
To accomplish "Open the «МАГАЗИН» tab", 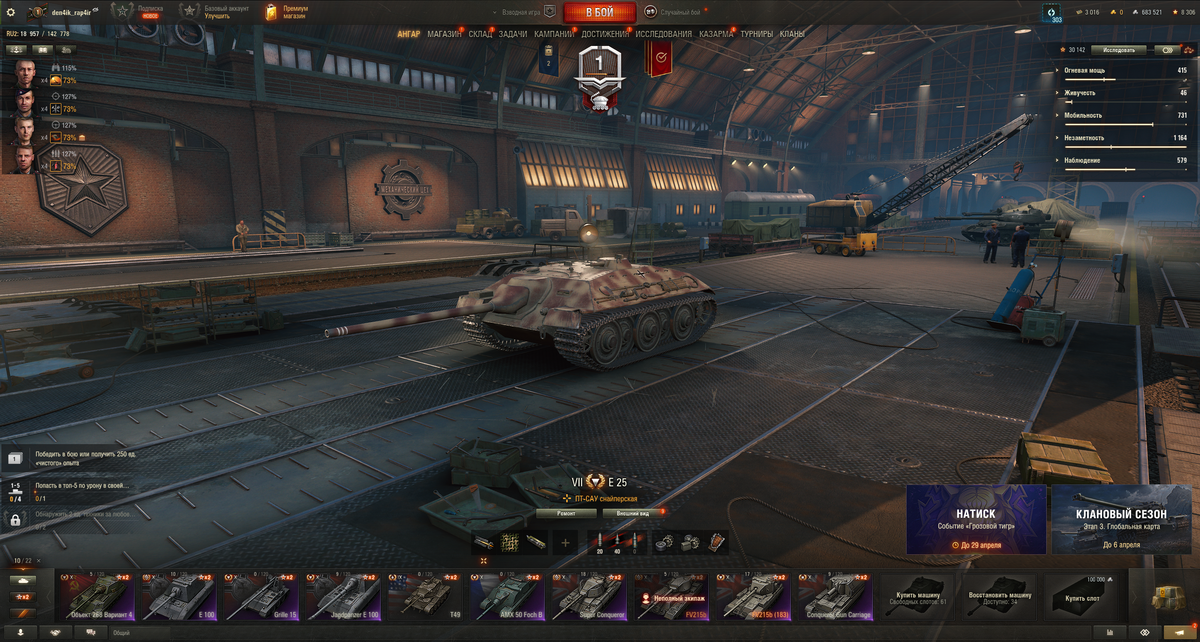I will click(x=444, y=34).
